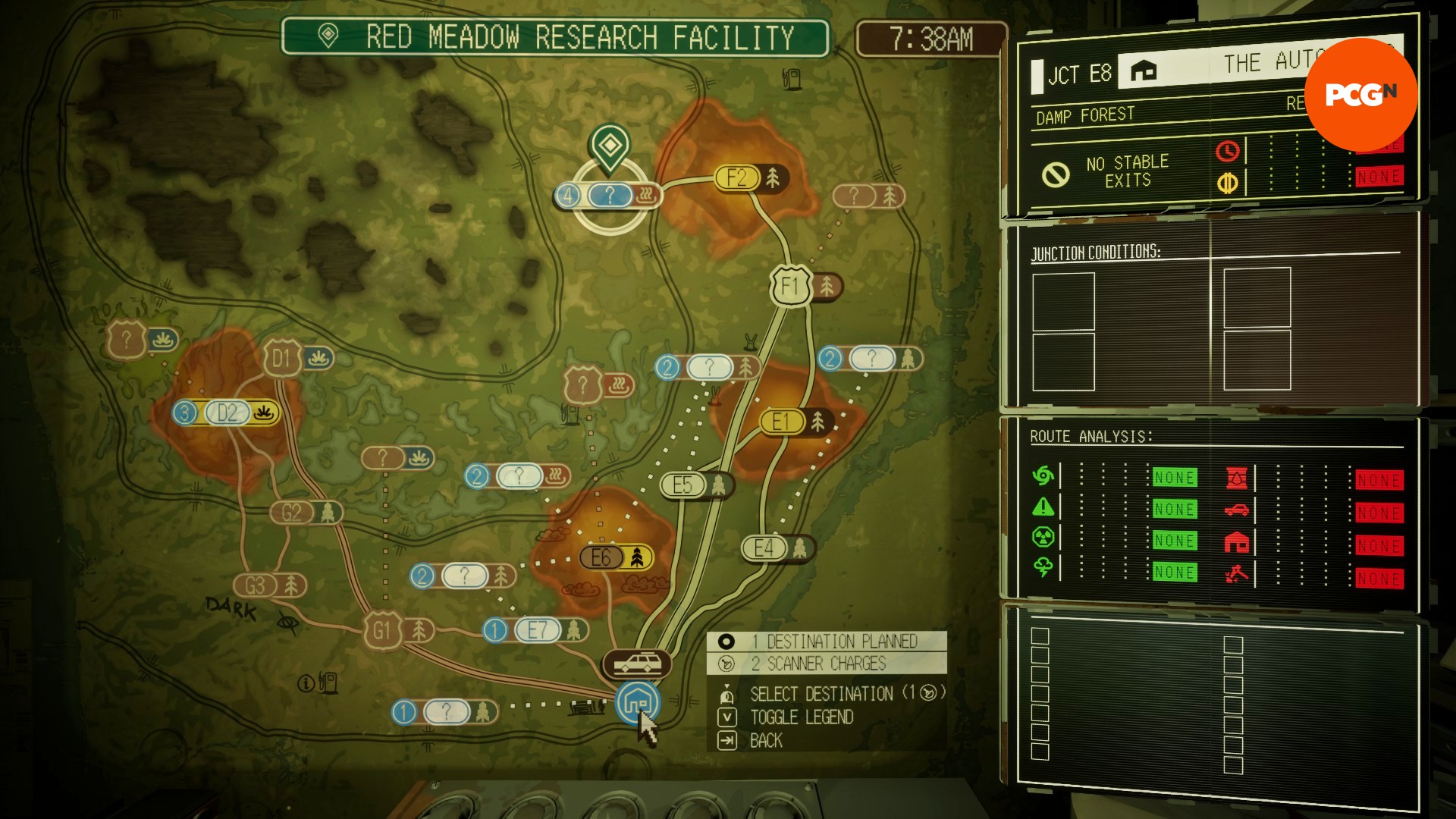This screenshot has width=1456, height=819.
Task: Select the E4 junction node
Action: (764, 548)
